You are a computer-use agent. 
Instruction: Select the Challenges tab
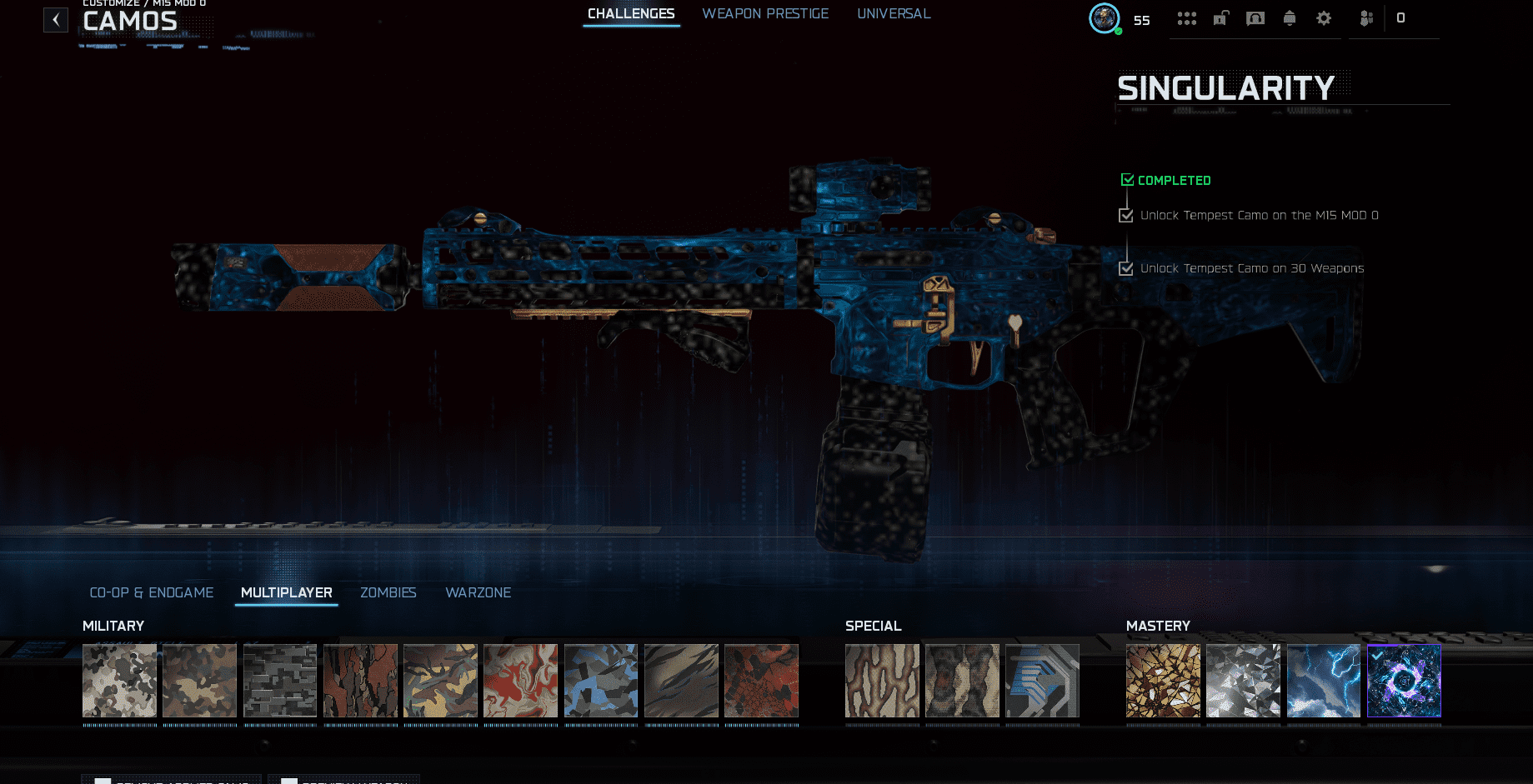tap(631, 14)
